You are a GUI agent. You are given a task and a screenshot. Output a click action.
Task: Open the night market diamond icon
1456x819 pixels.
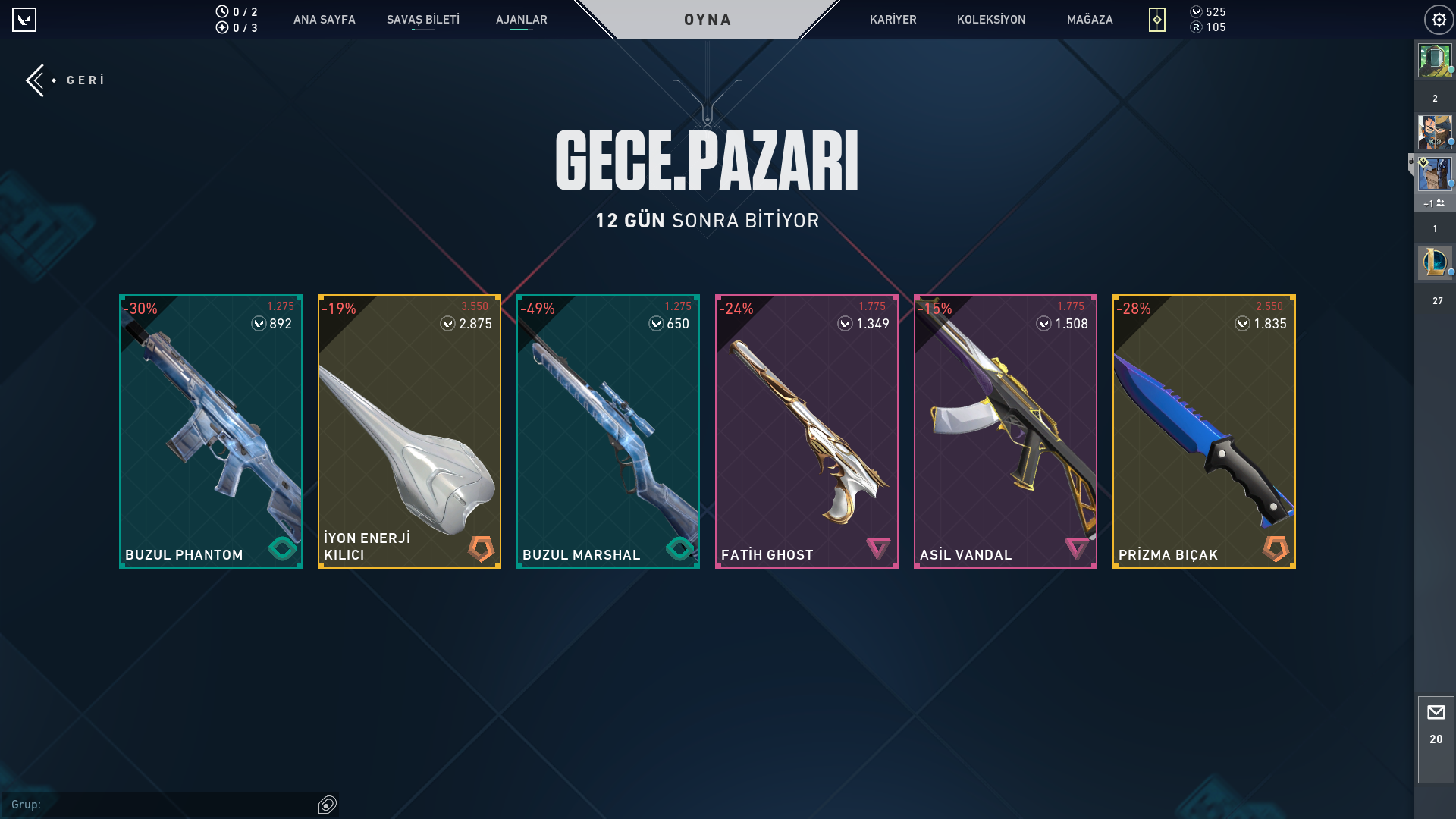pos(1156,20)
